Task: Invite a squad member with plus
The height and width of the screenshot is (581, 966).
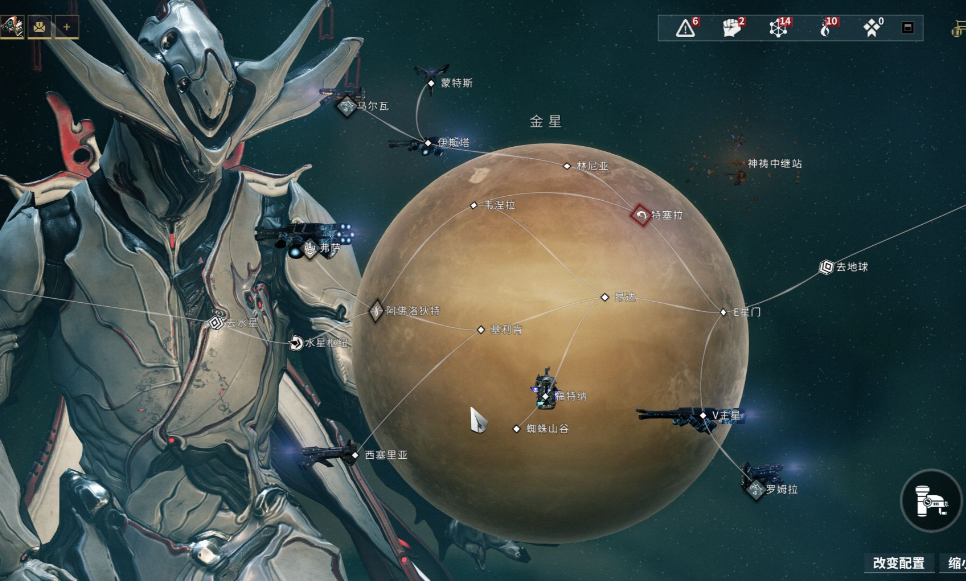Action: [x=67, y=26]
